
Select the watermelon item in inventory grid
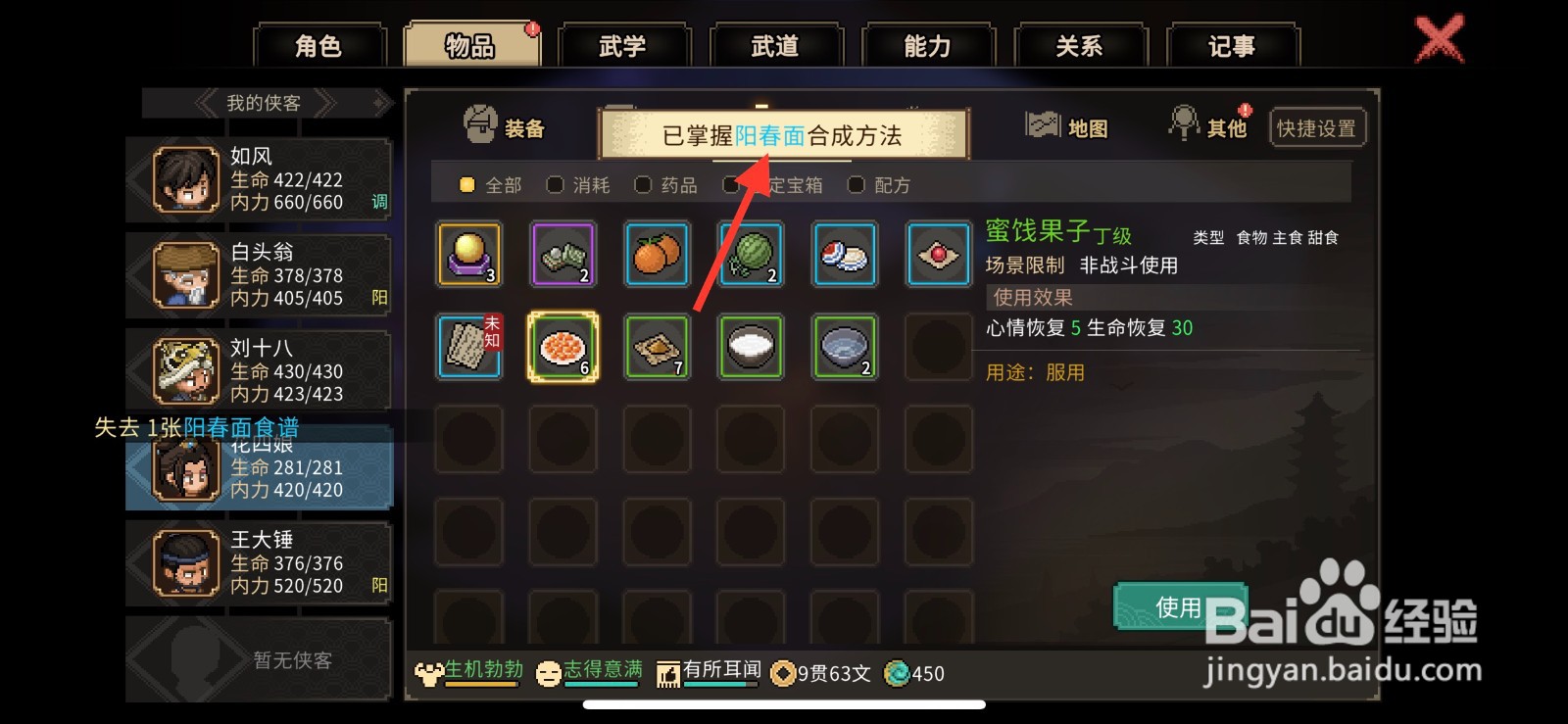point(750,254)
